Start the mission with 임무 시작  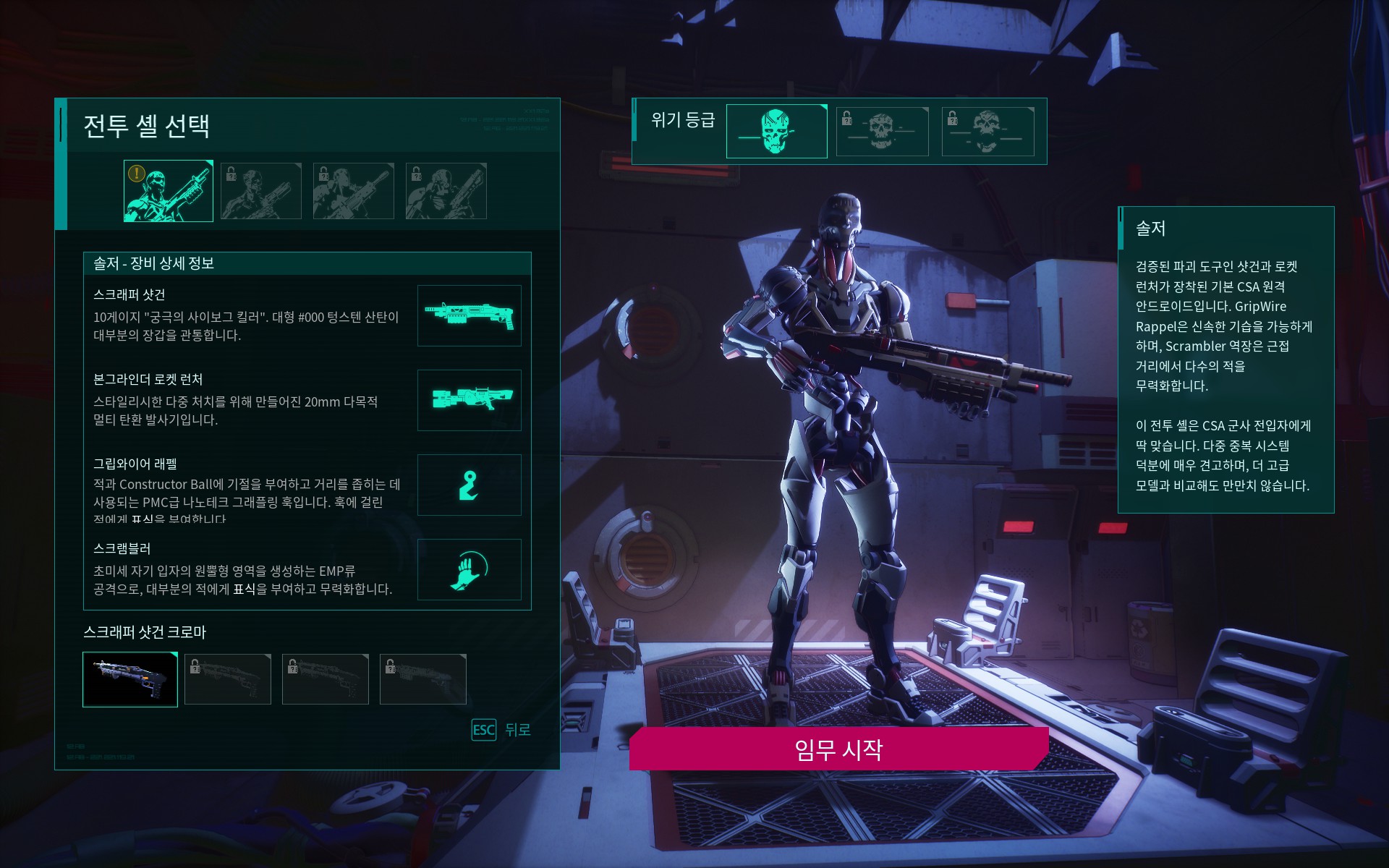(x=838, y=749)
